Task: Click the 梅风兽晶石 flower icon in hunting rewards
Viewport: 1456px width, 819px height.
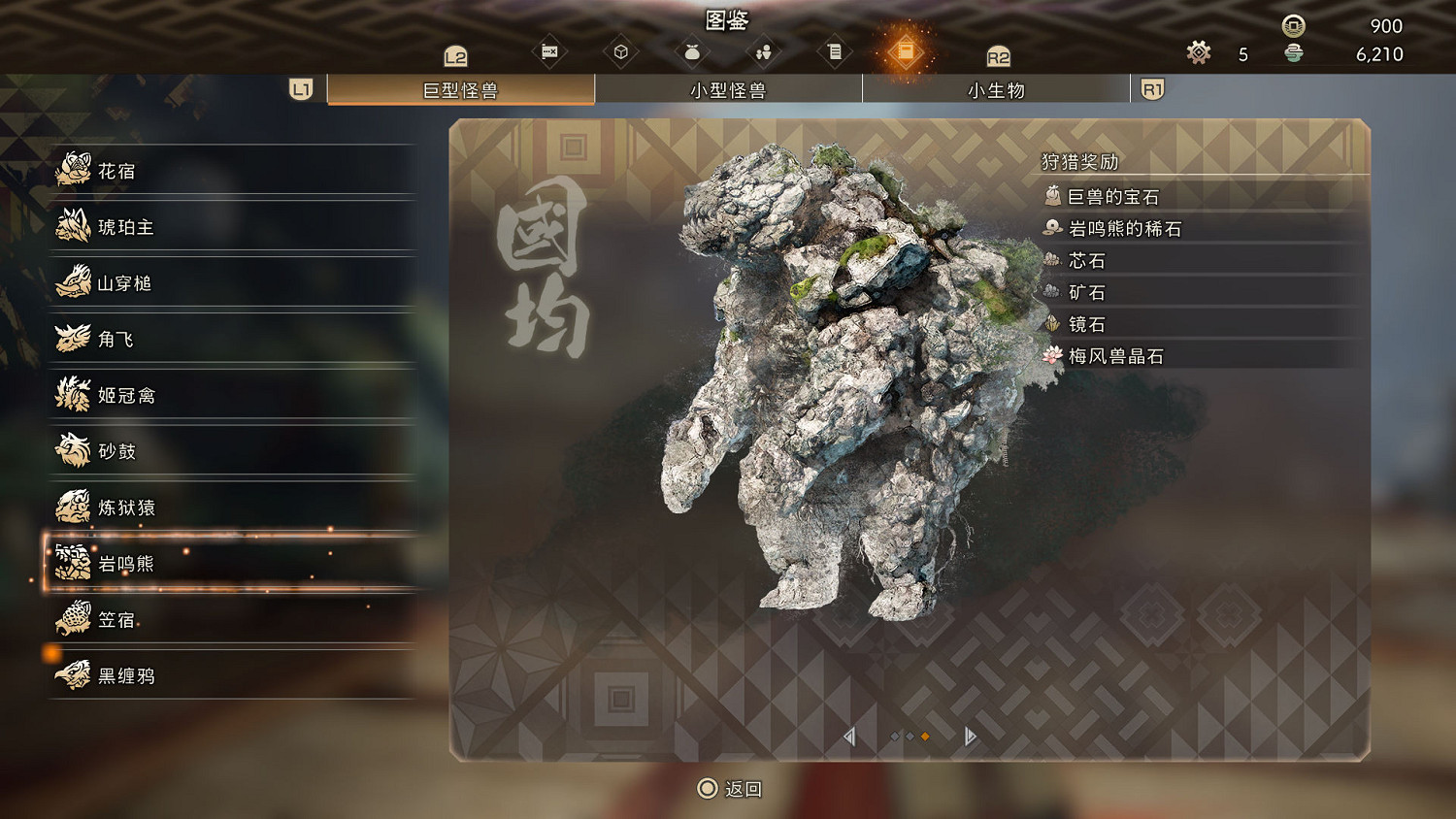Action: click(1052, 355)
